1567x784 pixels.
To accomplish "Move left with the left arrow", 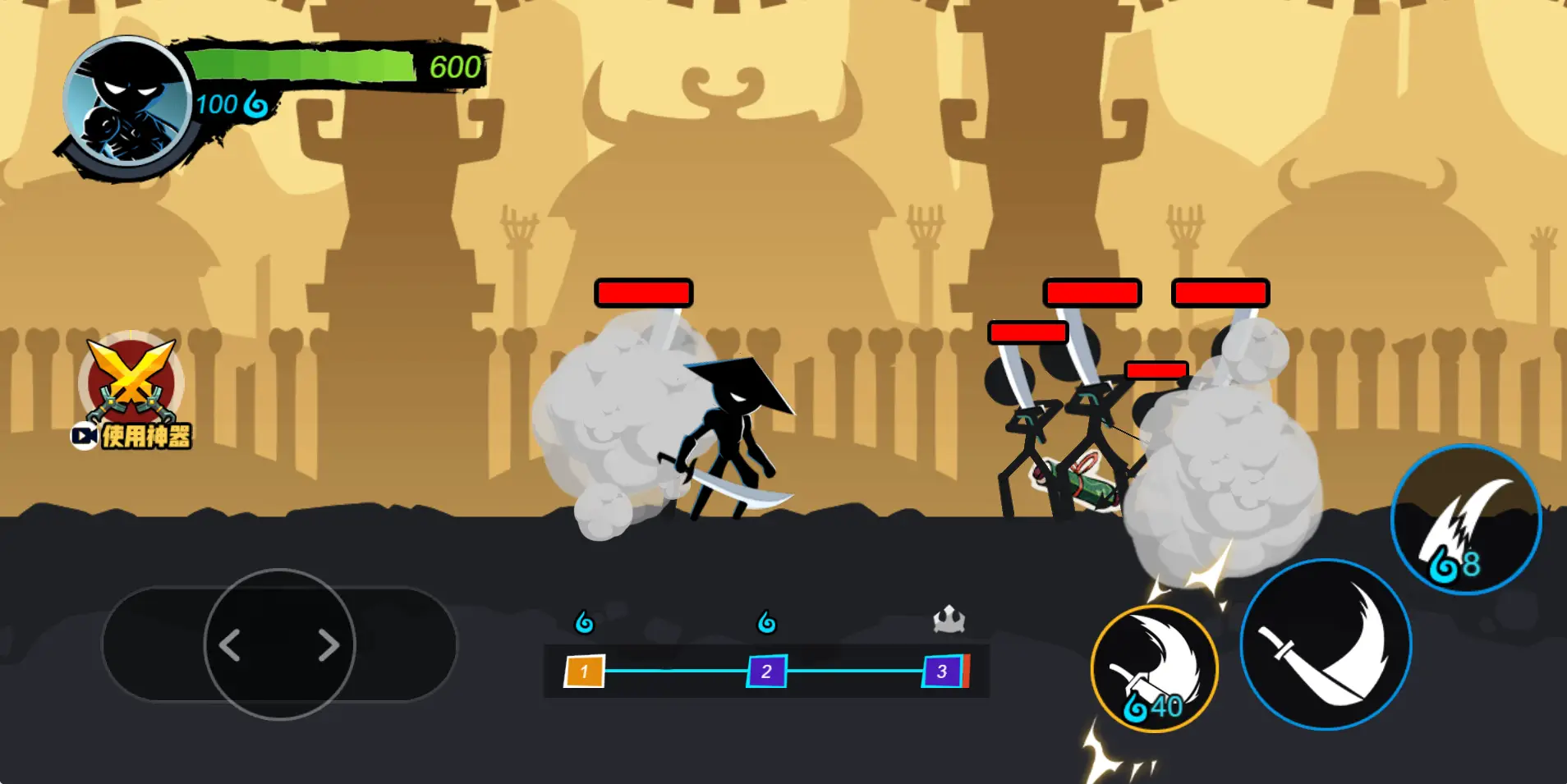I will (x=231, y=645).
